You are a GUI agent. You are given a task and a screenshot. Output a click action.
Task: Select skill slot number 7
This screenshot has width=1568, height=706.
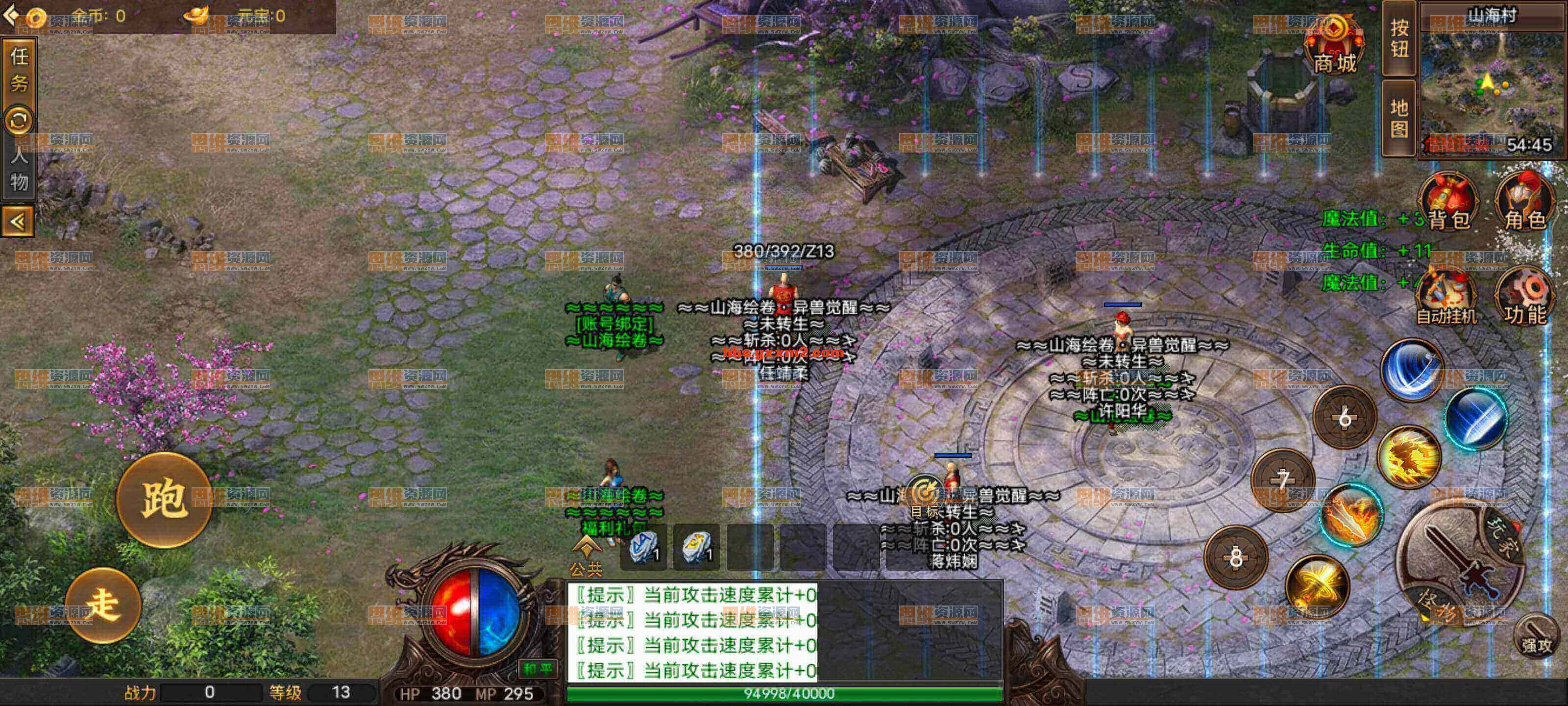point(1282,480)
